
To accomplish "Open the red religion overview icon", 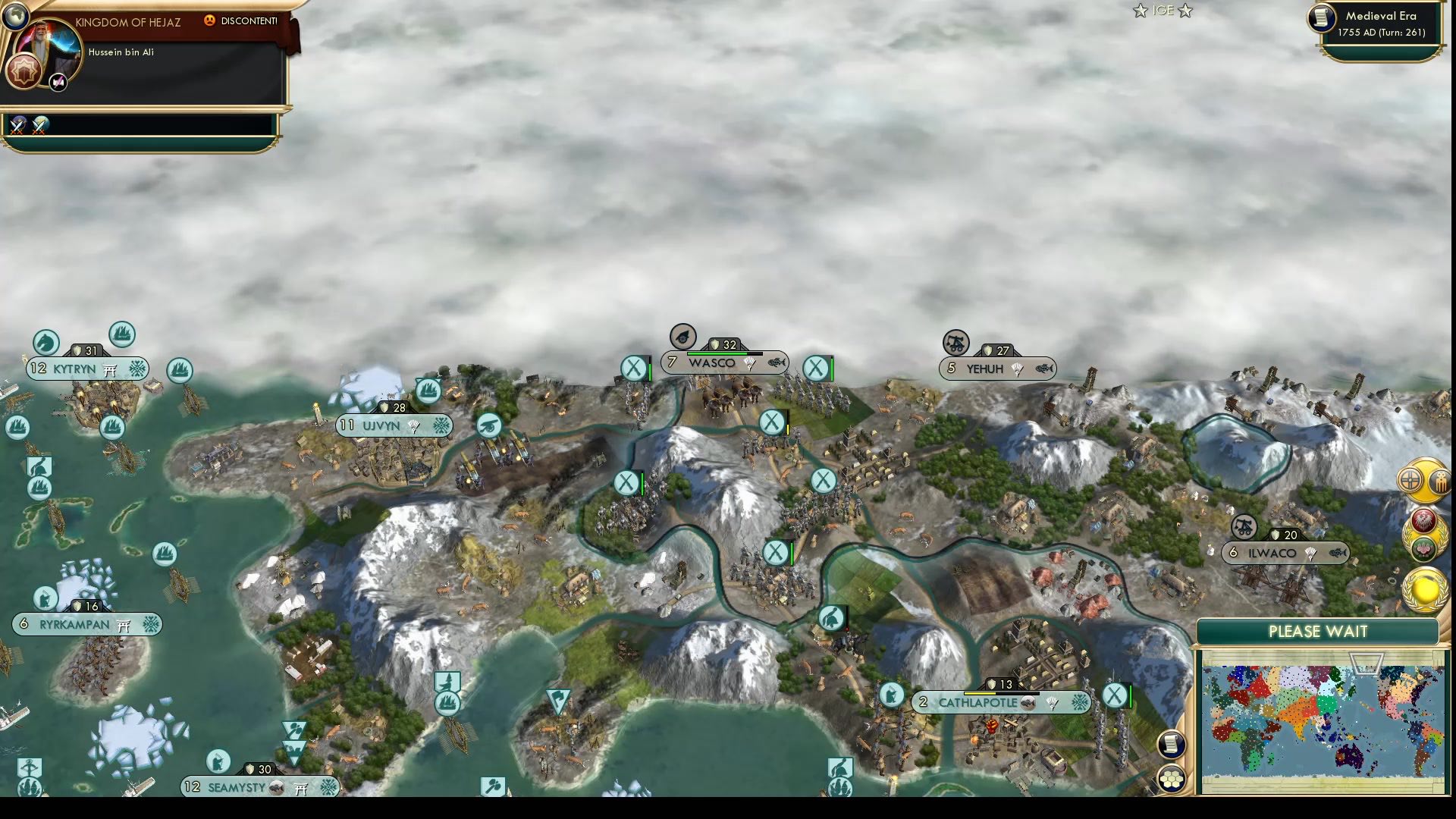I will coord(1423,520).
